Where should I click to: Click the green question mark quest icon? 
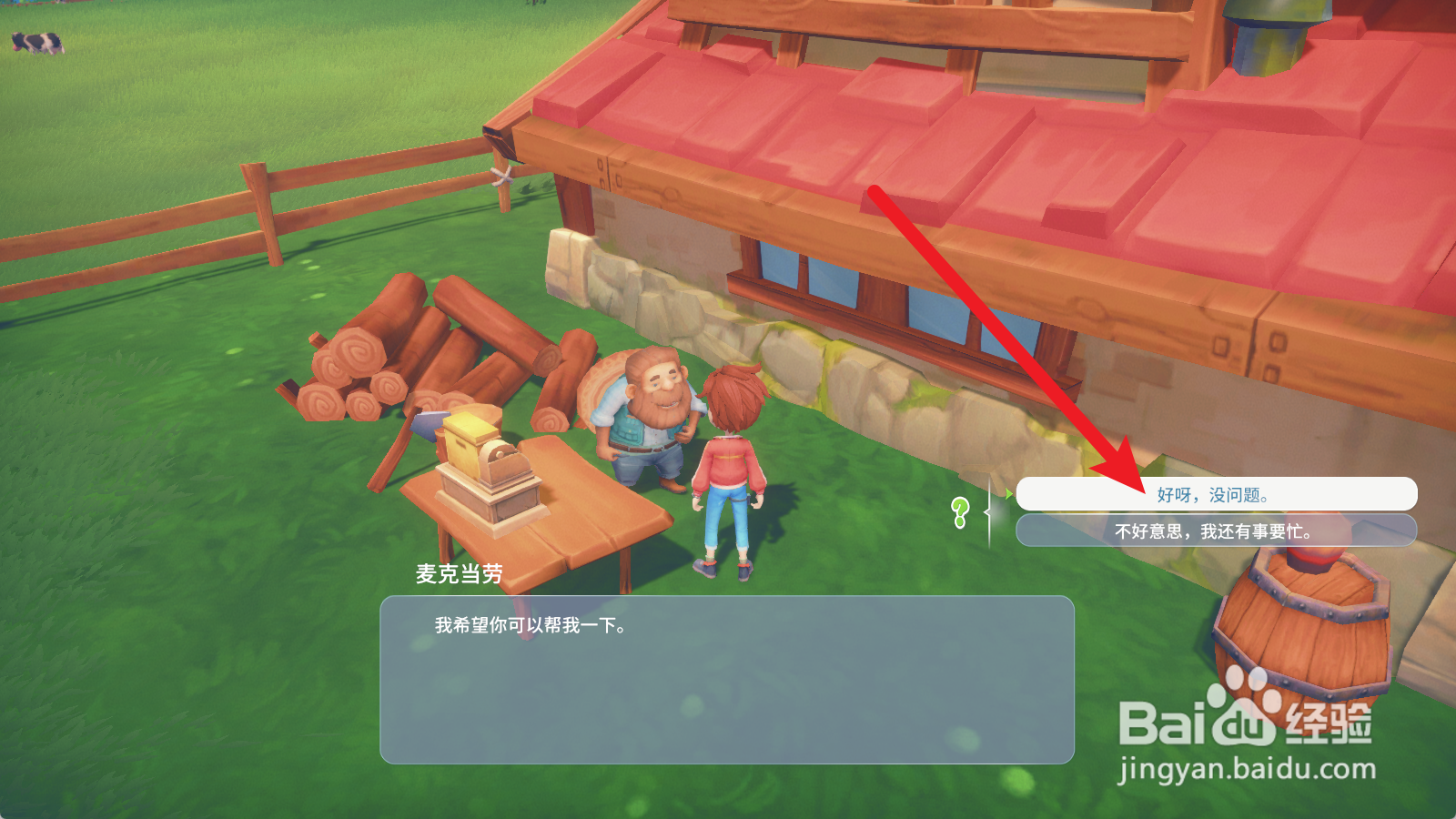pyautogui.click(x=961, y=510)
